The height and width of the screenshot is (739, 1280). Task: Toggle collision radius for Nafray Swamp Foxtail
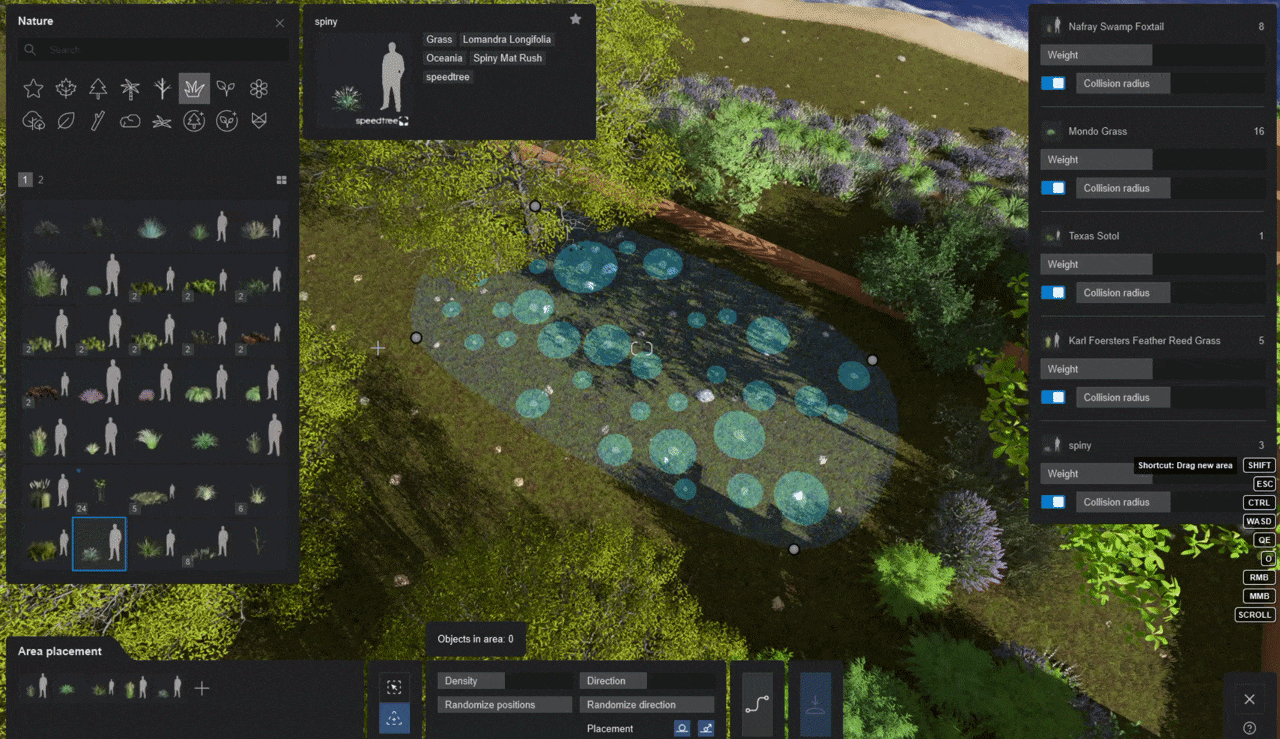point(1053,83)
